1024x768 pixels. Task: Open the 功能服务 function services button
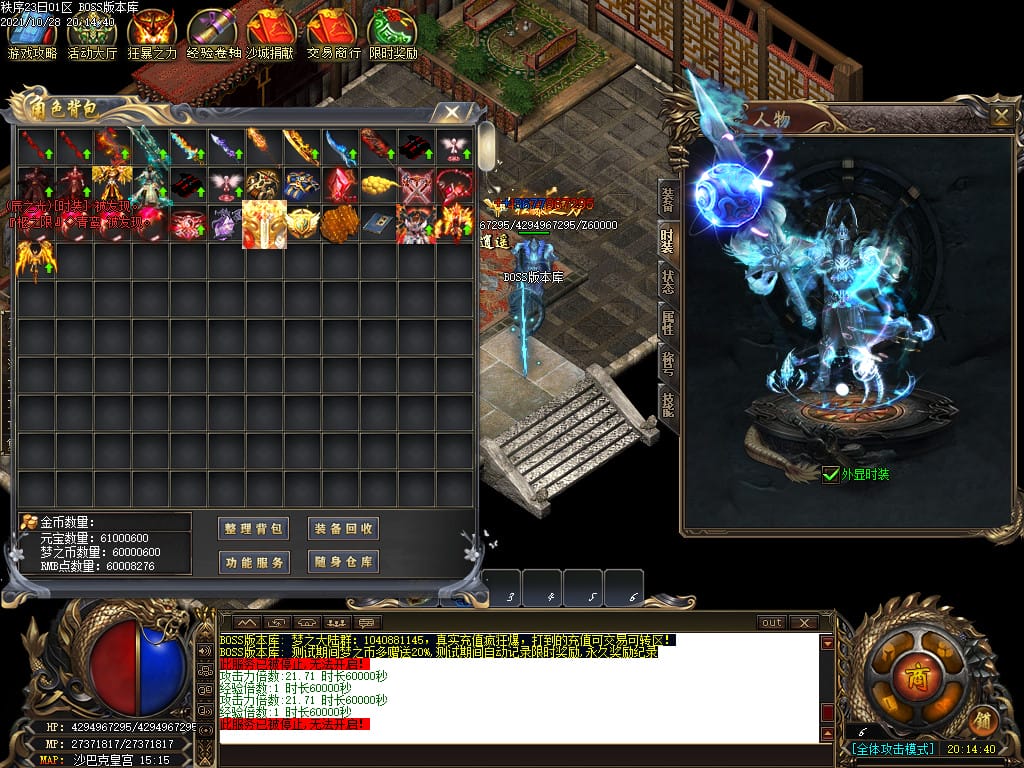[x=253, y=562]
